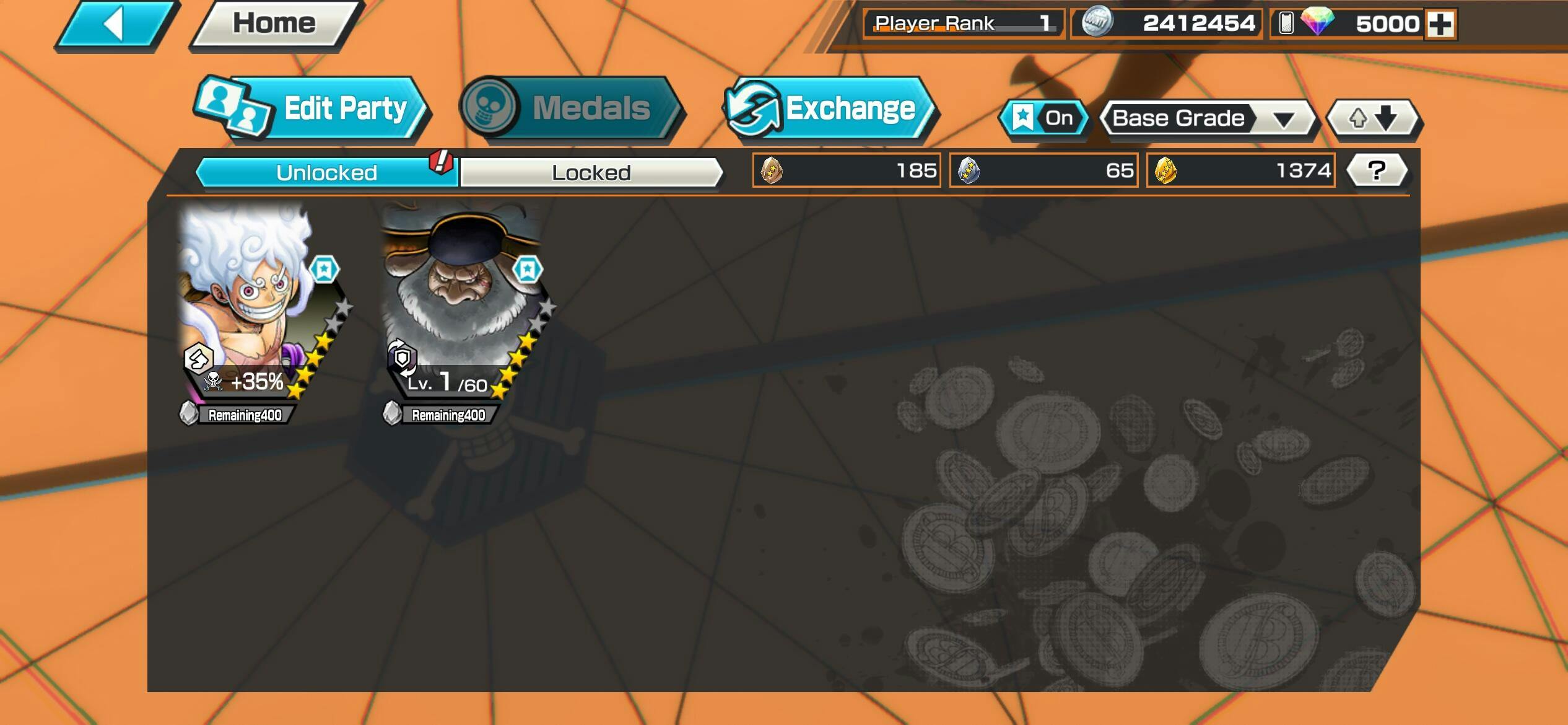Open the Edit Party screen
The image size is (1568, 725).
313,109
